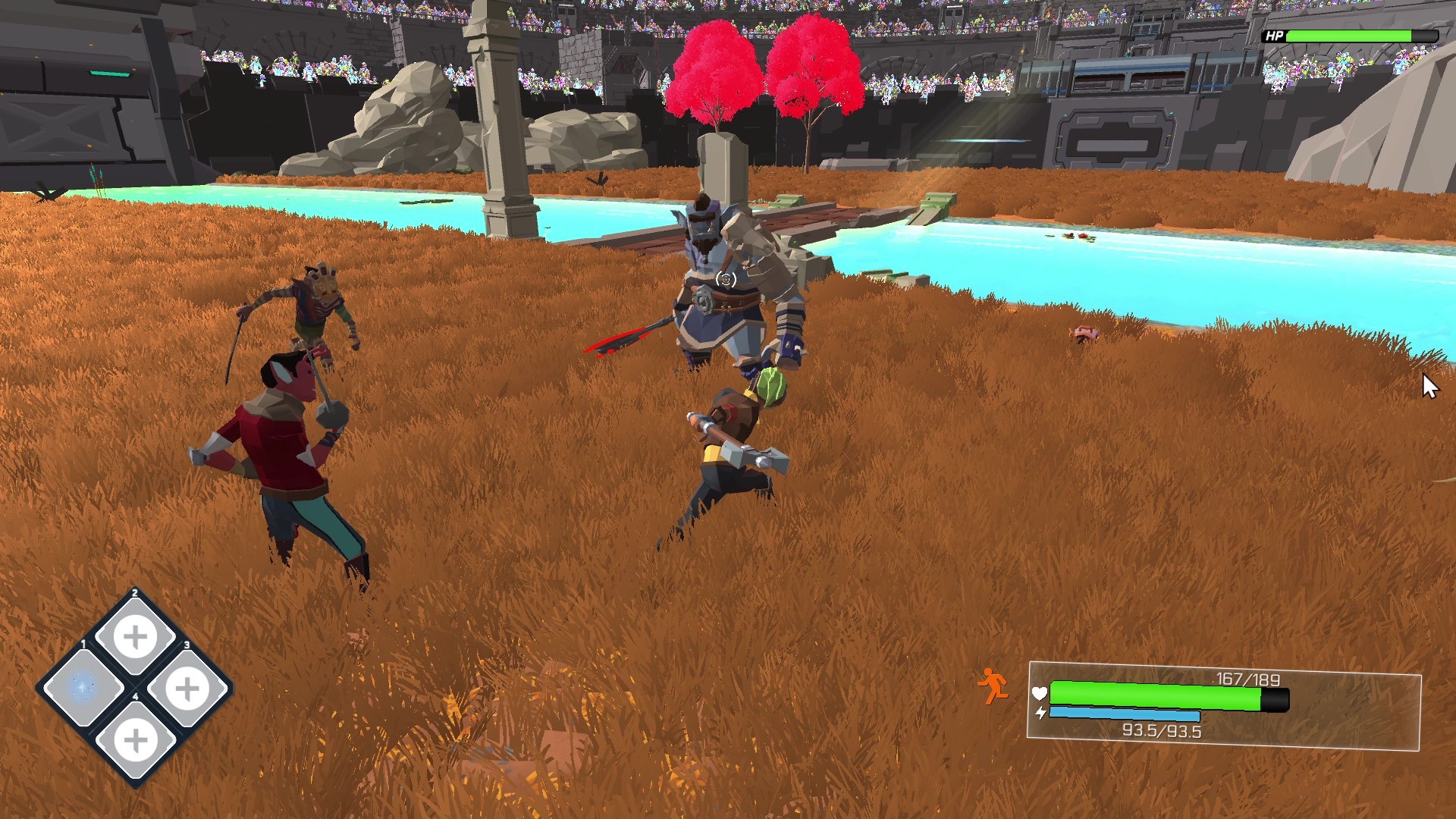Select the number 1 hotkey label
Viewport: 1456px width, 819px height.
(x=83, y=643)
